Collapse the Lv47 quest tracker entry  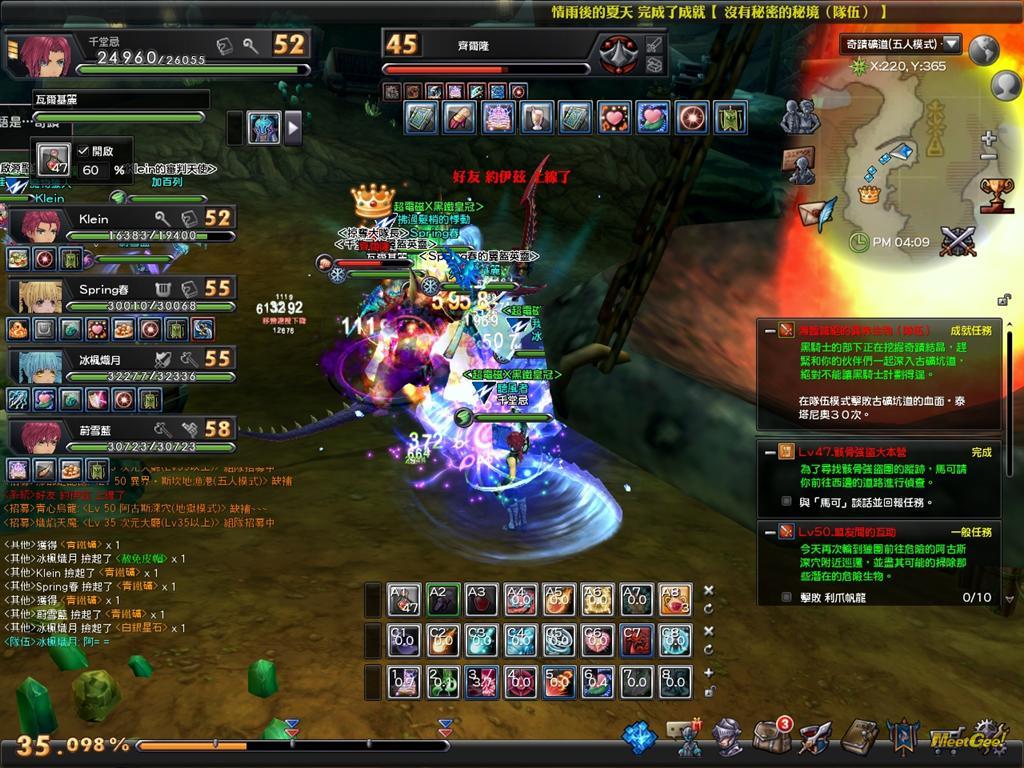(769, 452)
